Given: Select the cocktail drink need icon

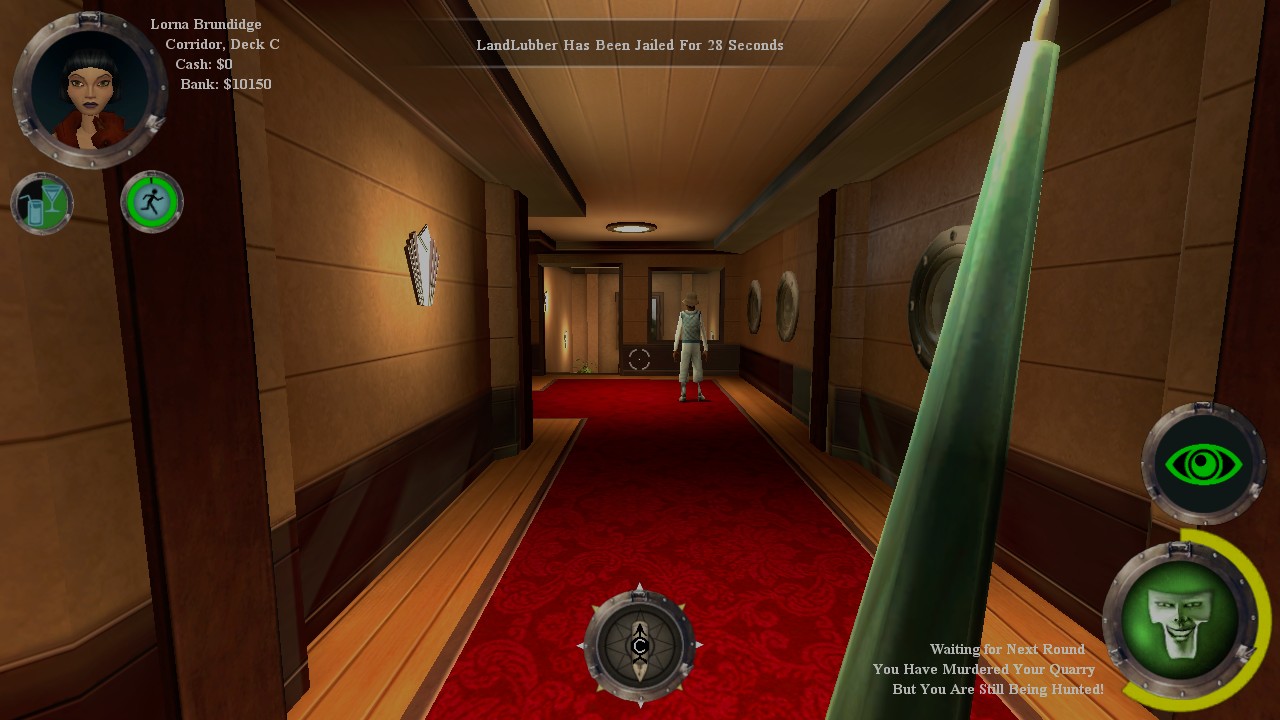Looking at the screenshot, I should (x=42, y=203).
